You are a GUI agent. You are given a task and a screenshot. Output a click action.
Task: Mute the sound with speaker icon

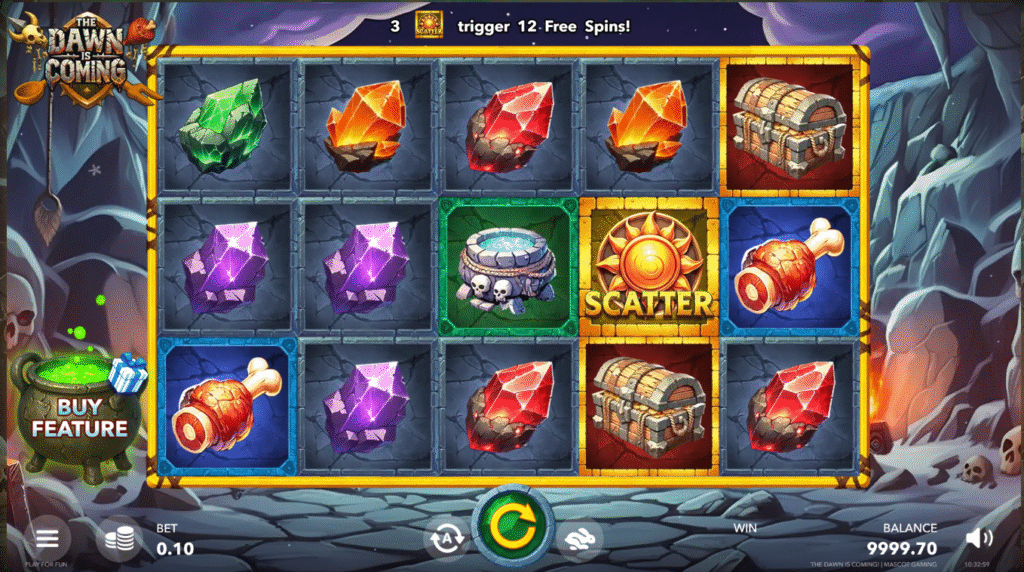979,539
